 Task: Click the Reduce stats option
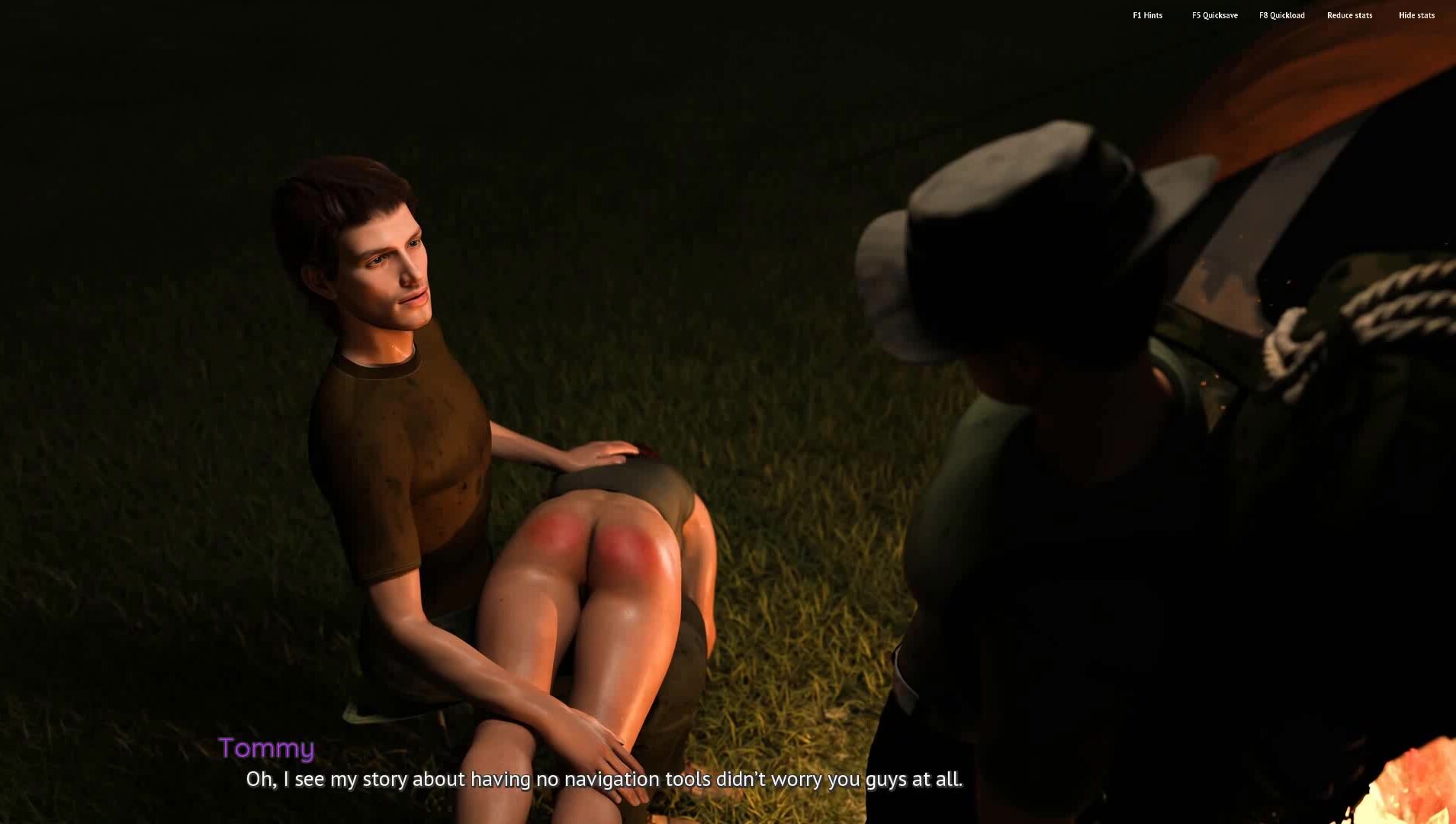tap(1349, 15)
